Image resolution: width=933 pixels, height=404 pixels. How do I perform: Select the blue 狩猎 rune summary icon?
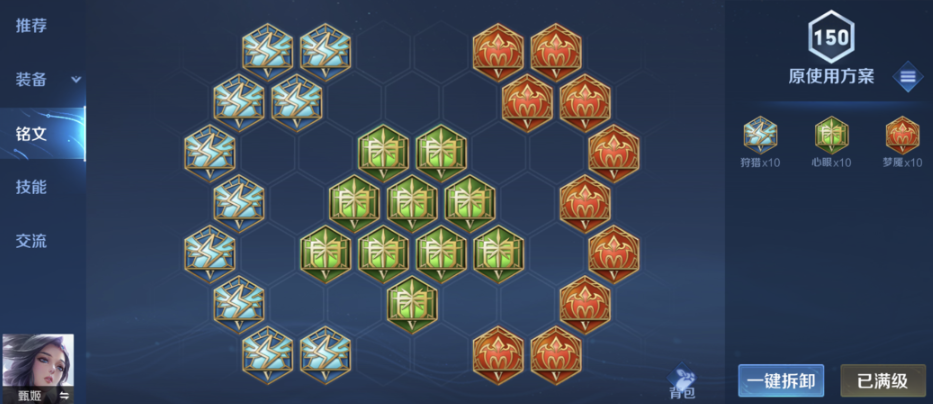(x=761, y=135)
